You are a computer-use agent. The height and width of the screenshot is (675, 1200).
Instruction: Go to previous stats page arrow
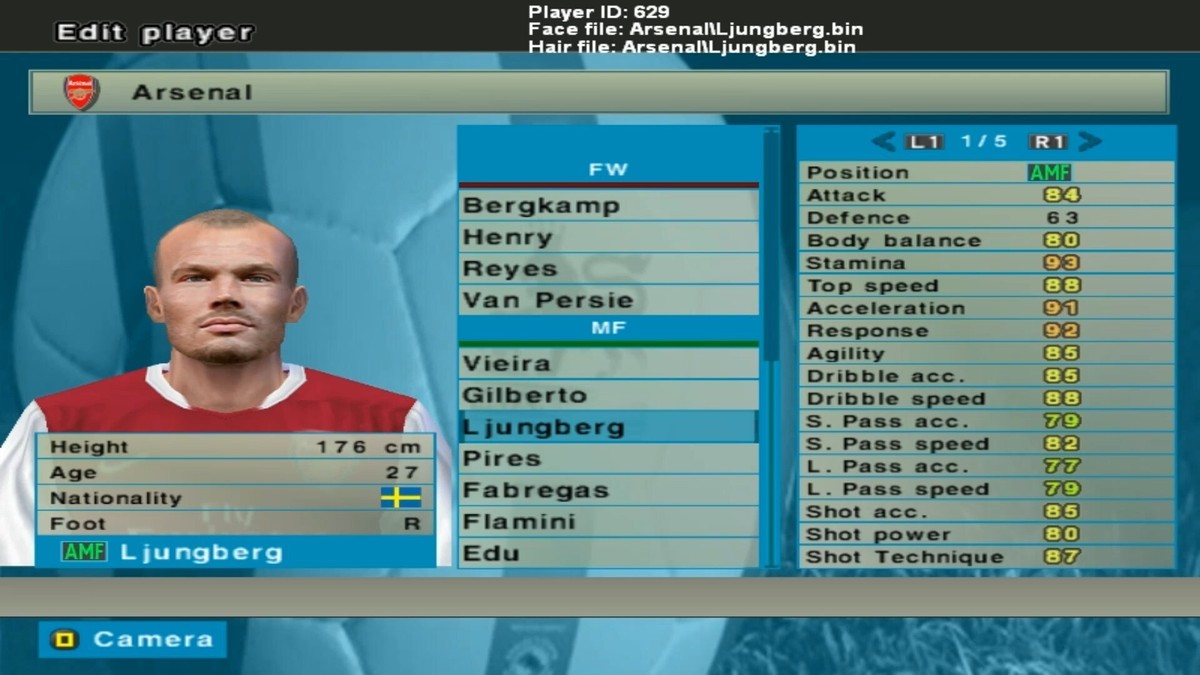pos(883,142)
